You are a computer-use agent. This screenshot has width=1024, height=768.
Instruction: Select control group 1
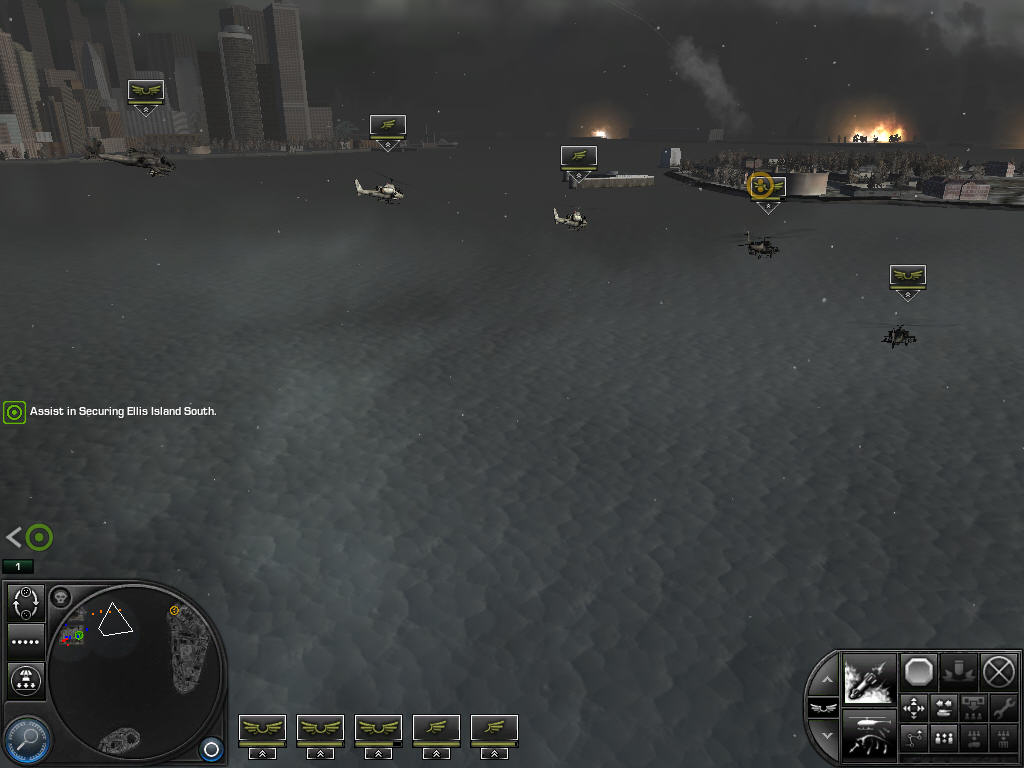click(x=17, y=567)
